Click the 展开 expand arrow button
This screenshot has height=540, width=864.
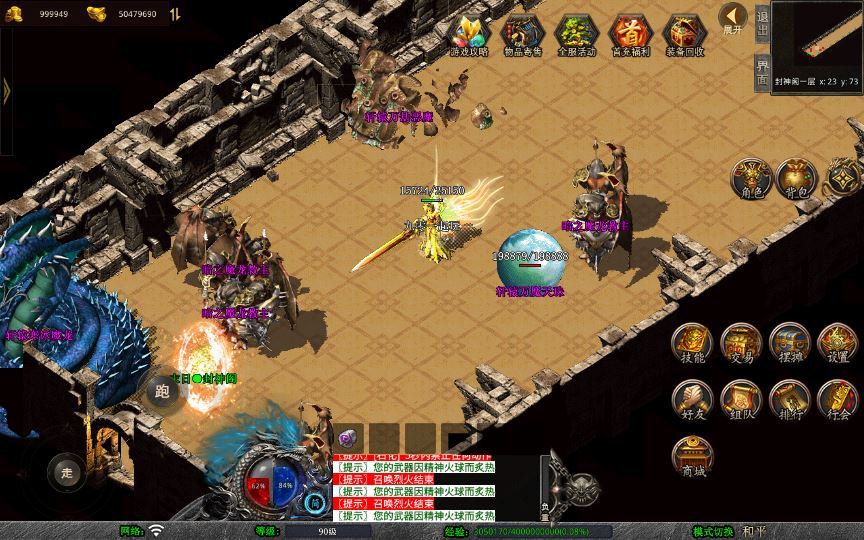click(735, 19)
